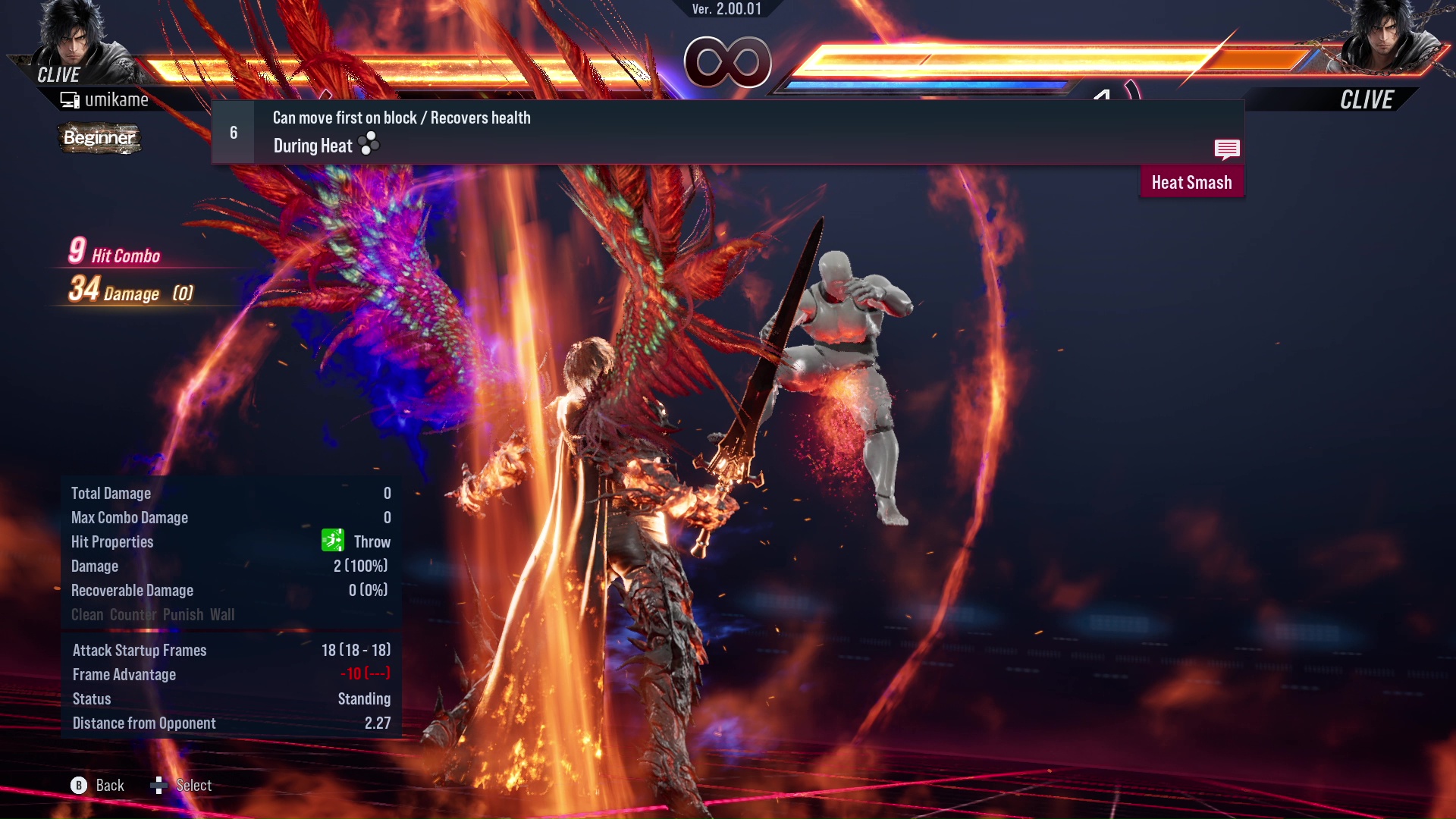
Task: Select the green Throw hit property icon
Action: tap(332, 541)
